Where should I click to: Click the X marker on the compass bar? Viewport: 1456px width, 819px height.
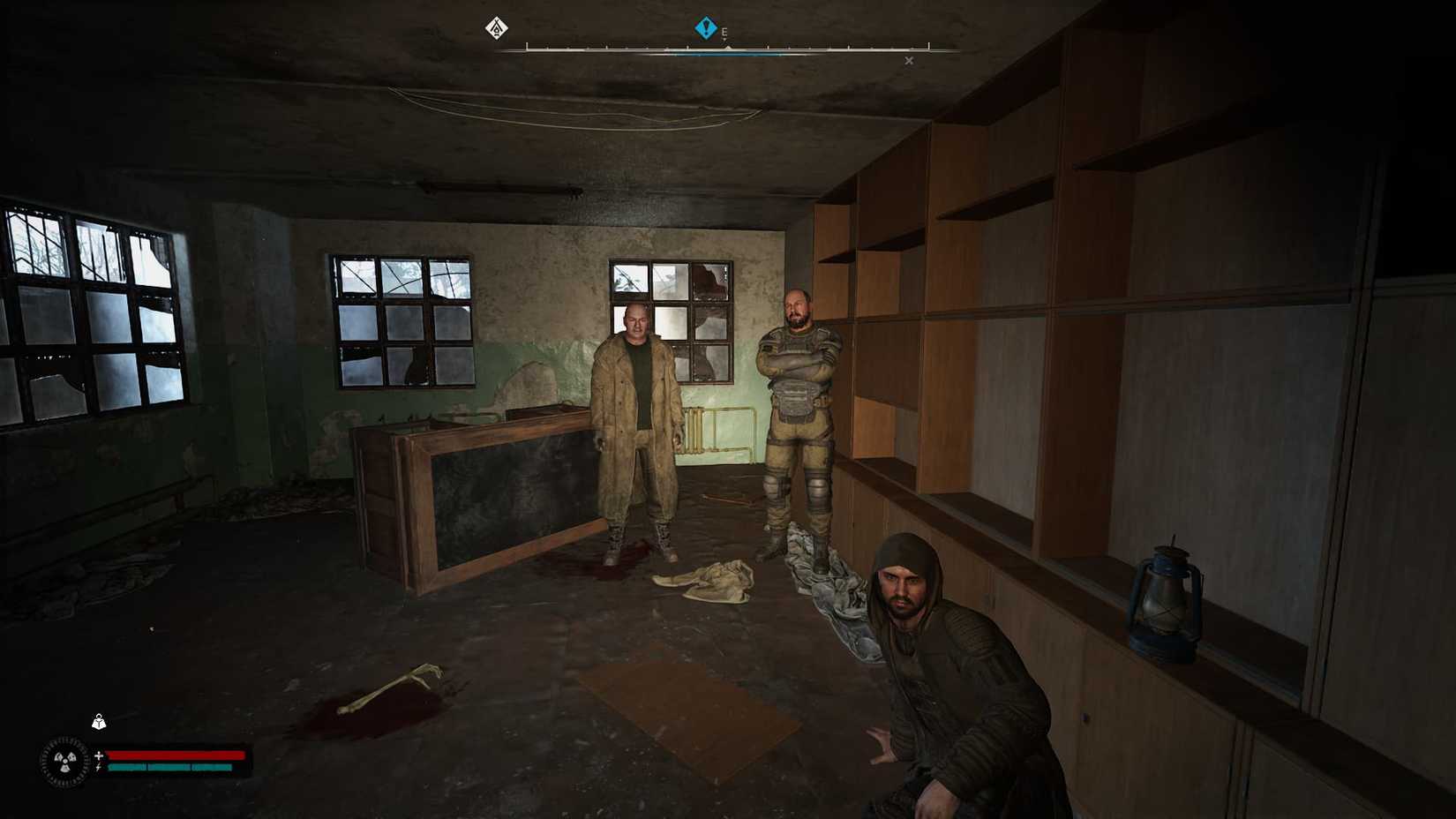click(909, 60)
